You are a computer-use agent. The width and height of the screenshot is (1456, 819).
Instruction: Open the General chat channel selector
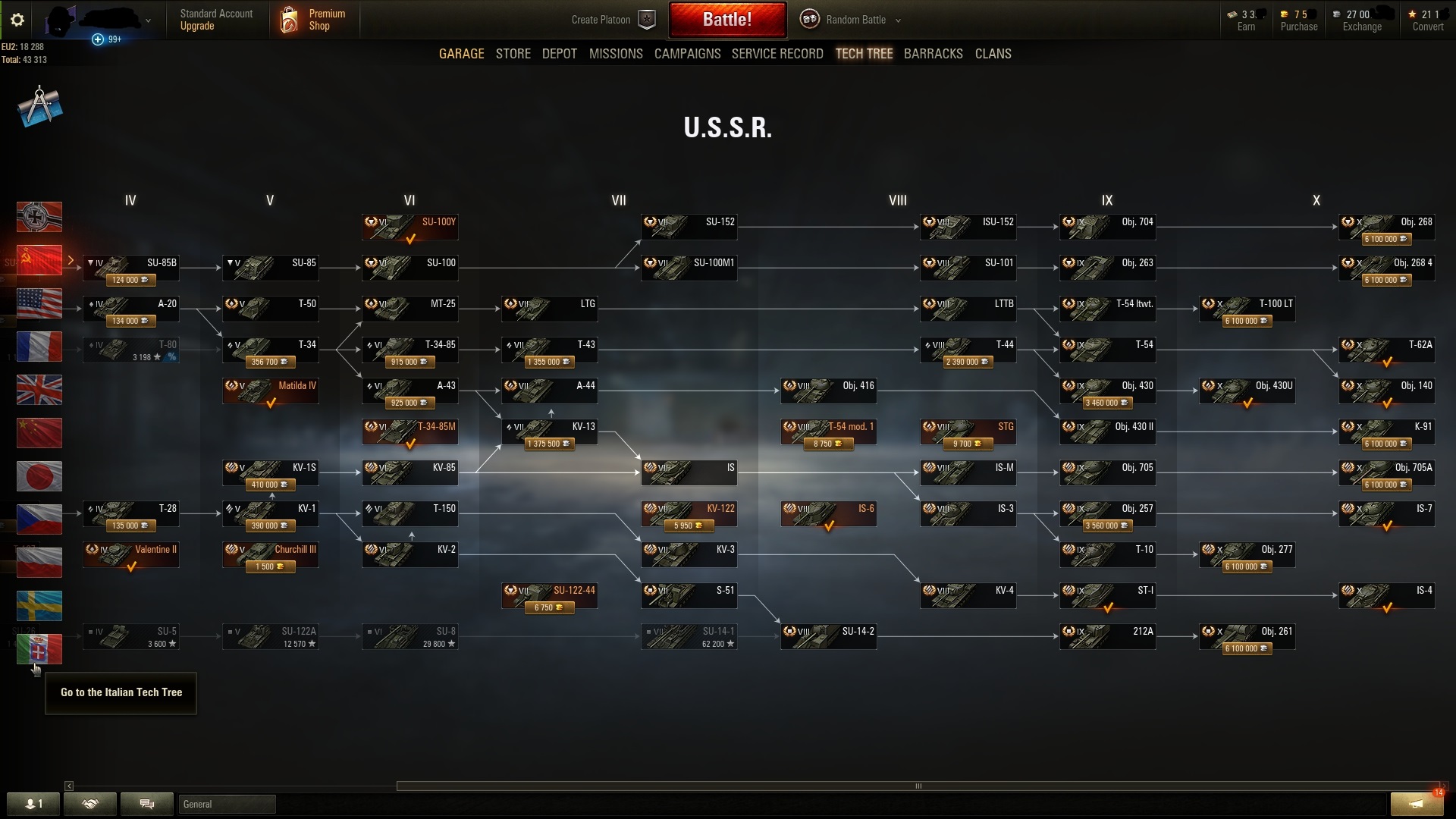226,804
